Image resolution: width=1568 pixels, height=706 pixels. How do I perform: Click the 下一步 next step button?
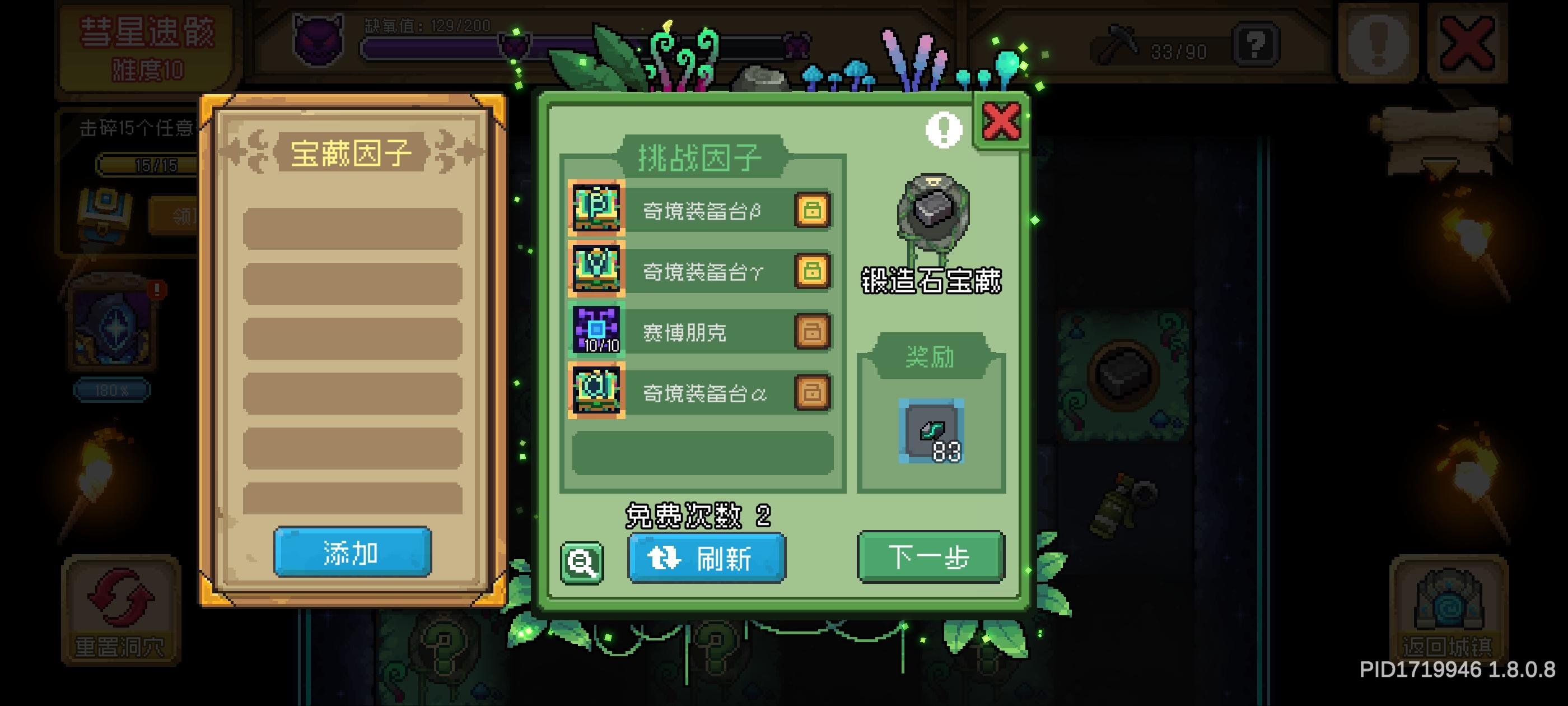930,558
